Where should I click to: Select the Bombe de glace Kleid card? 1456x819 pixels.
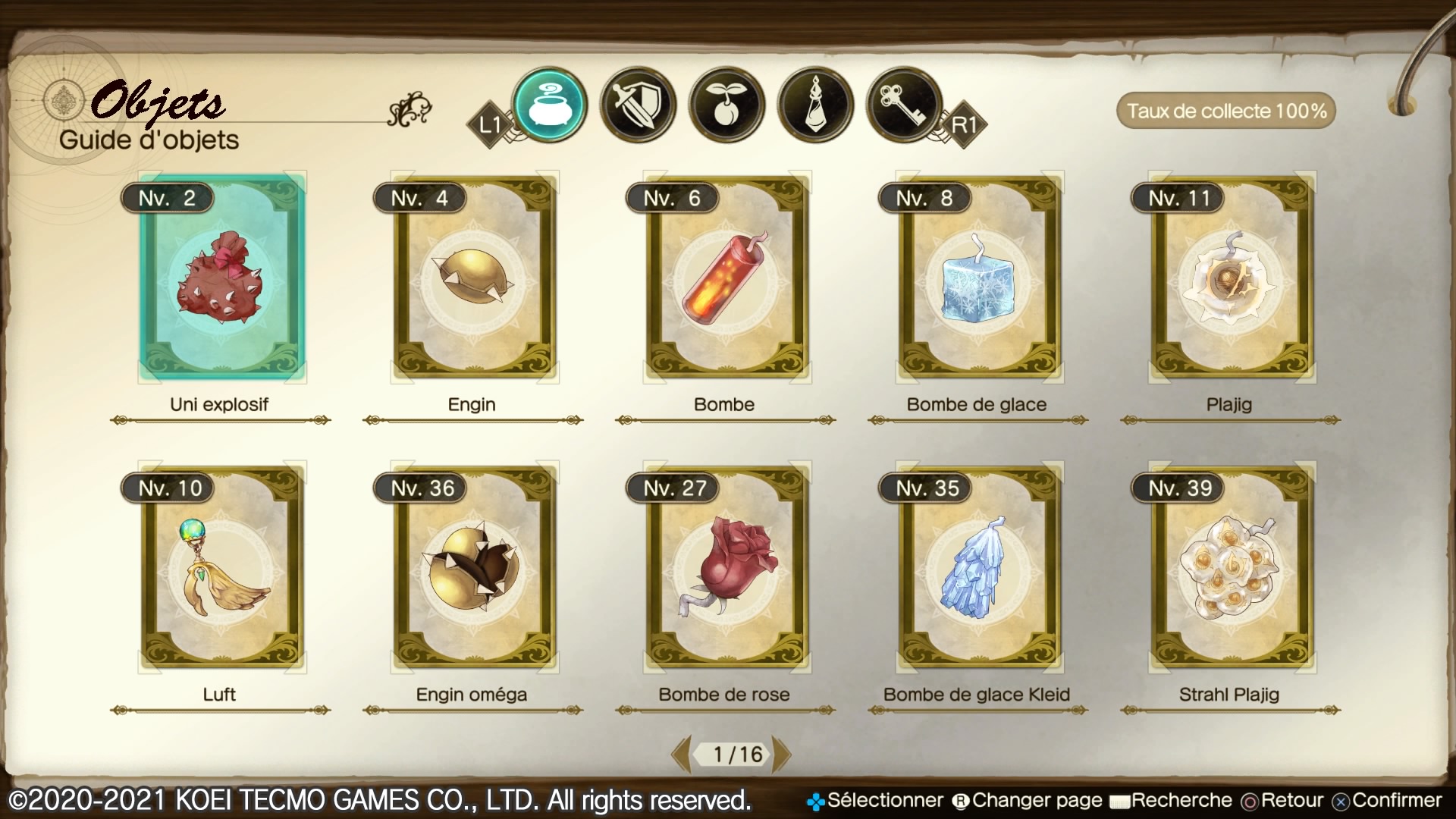click(x=979, y=568)
